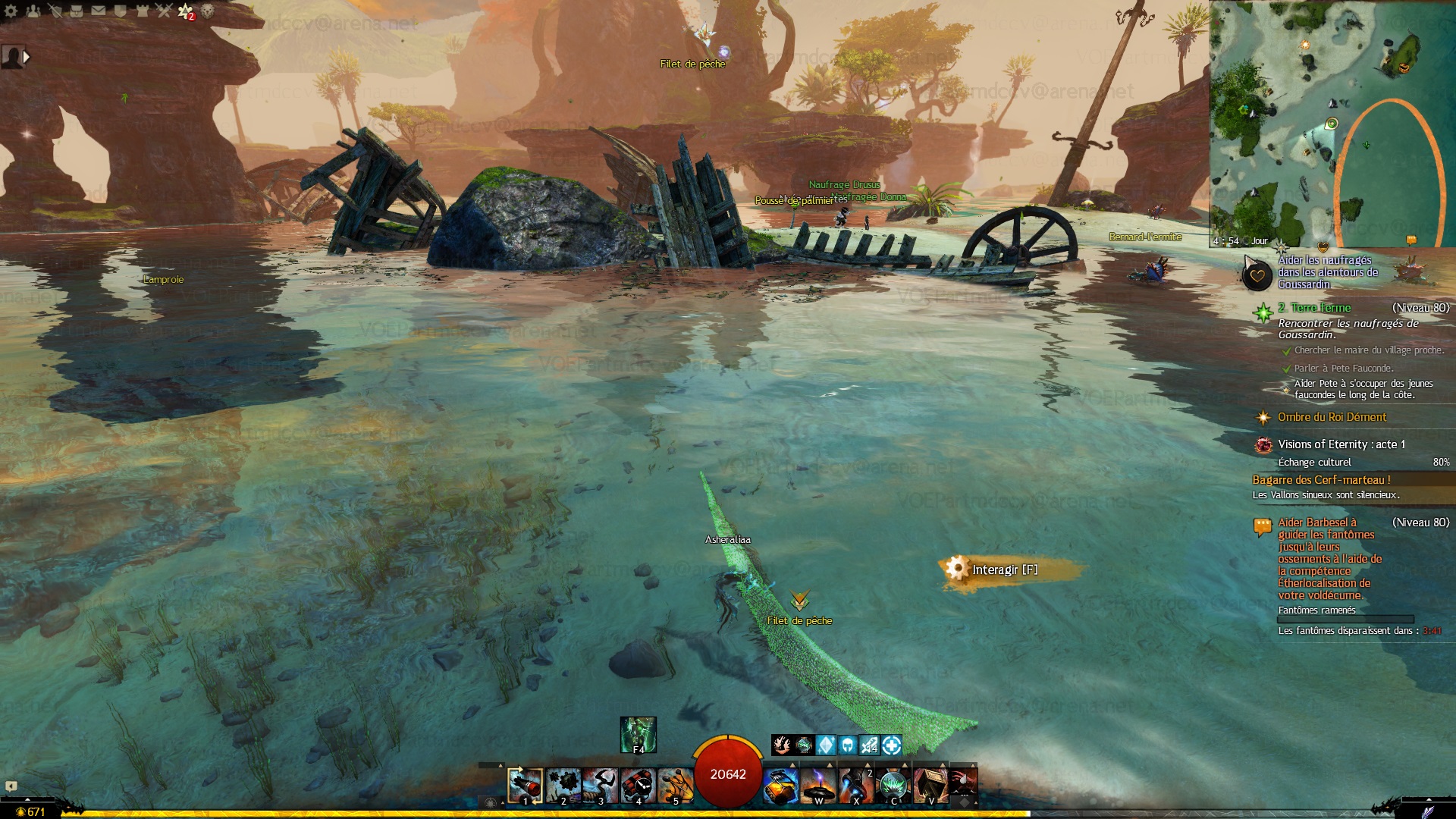Trigger the rocket boots utility skill
Screen dimensions: 1456x819
point(856,785)
